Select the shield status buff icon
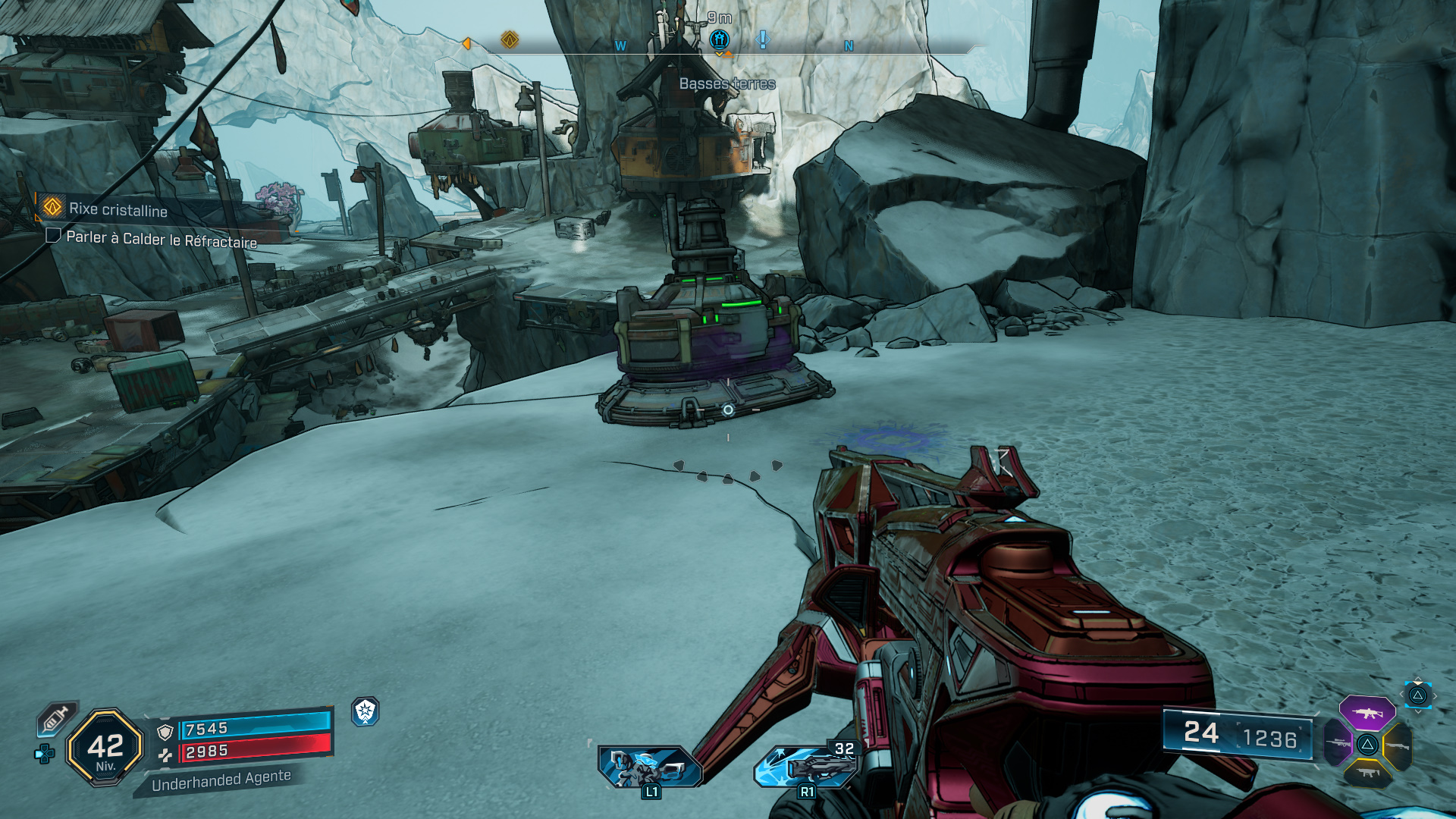Screen dimensions: 1456x819 366,711
